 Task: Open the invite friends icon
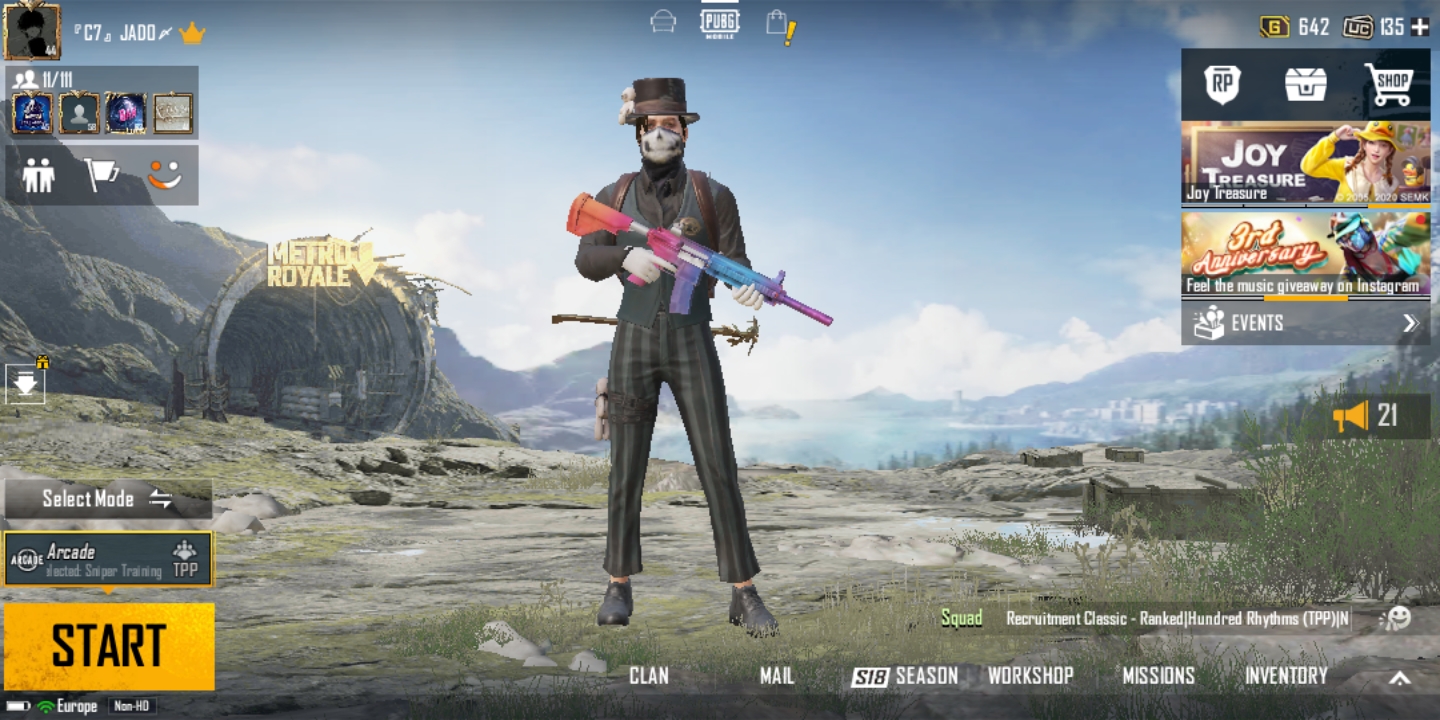coord(38,177)
